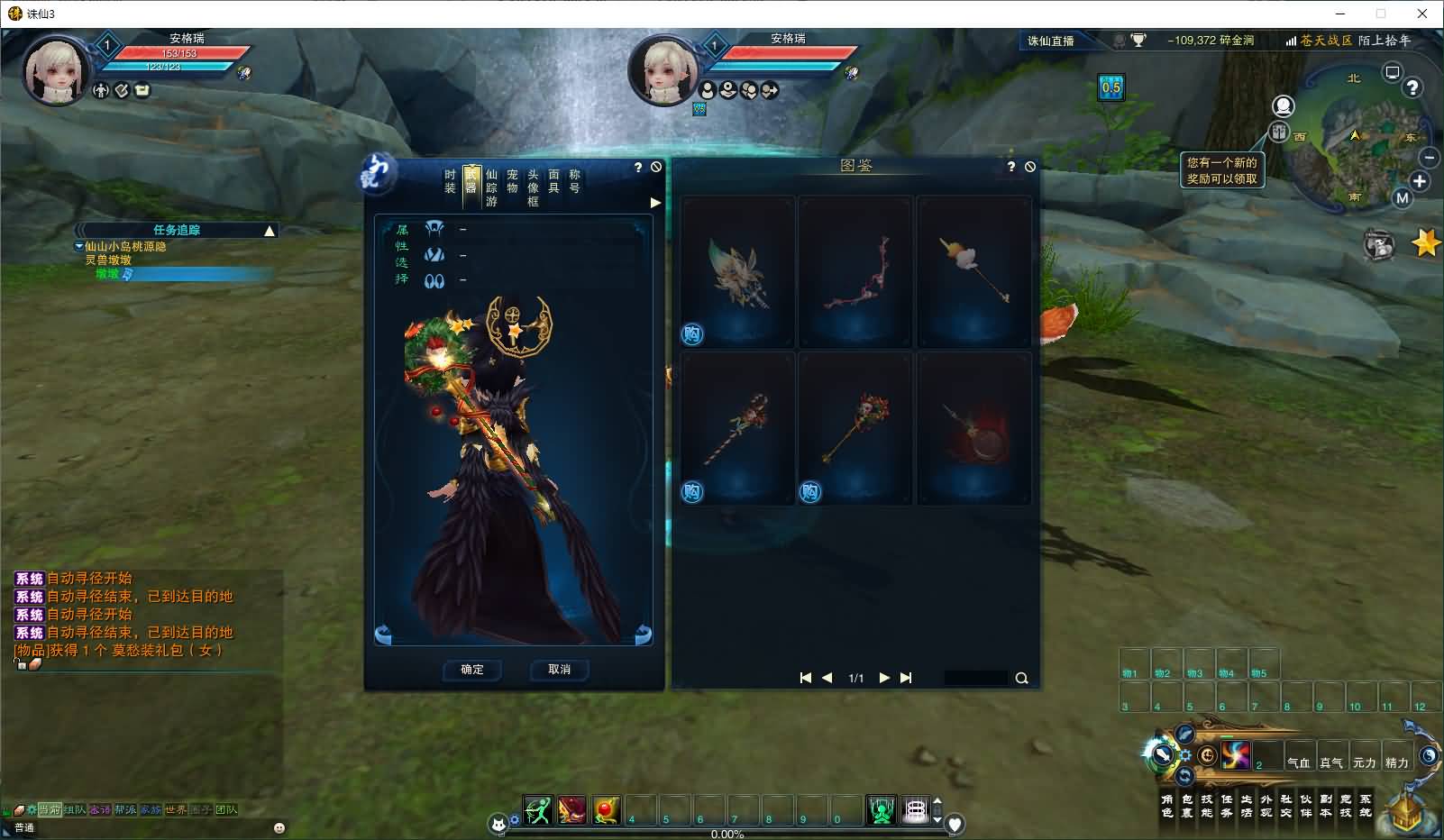The height and width of the screenshot is (840, 1444).
Task: Open the 包裹 bag menu
Action: coord(1187,806)
